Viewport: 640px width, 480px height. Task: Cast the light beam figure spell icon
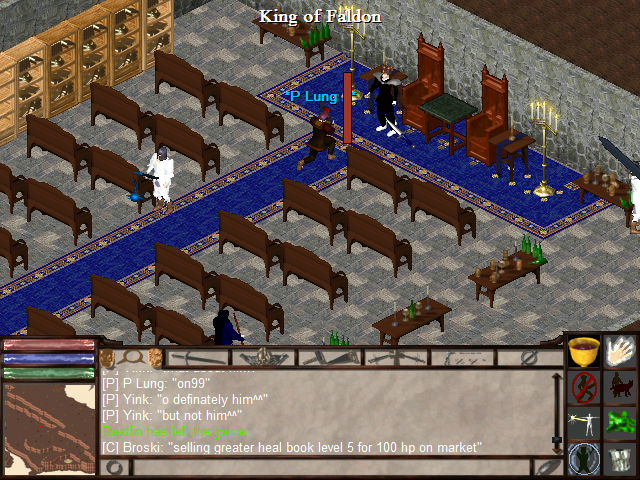tap(584, 422)
